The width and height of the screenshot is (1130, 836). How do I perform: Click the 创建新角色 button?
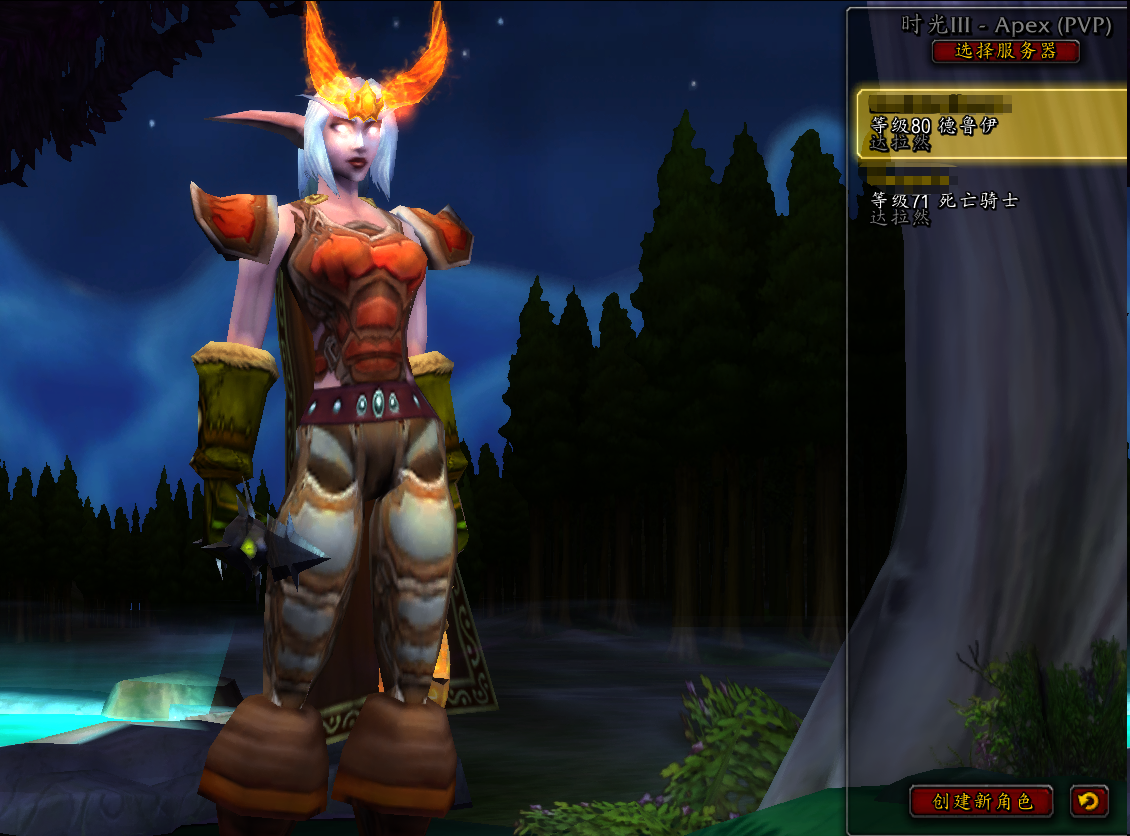(981, 801)
